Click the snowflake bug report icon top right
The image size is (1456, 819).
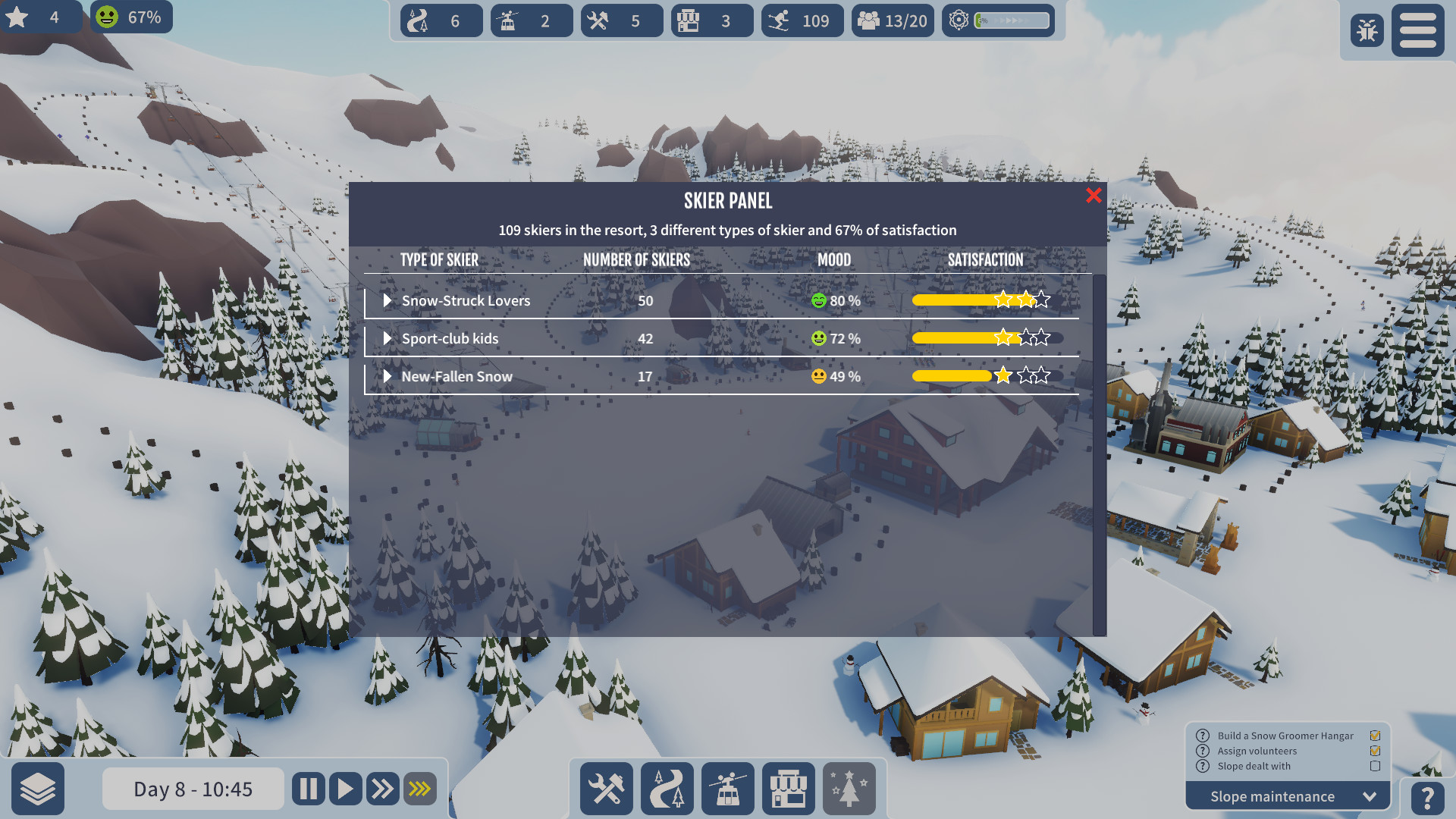[x=1367, y=31]
